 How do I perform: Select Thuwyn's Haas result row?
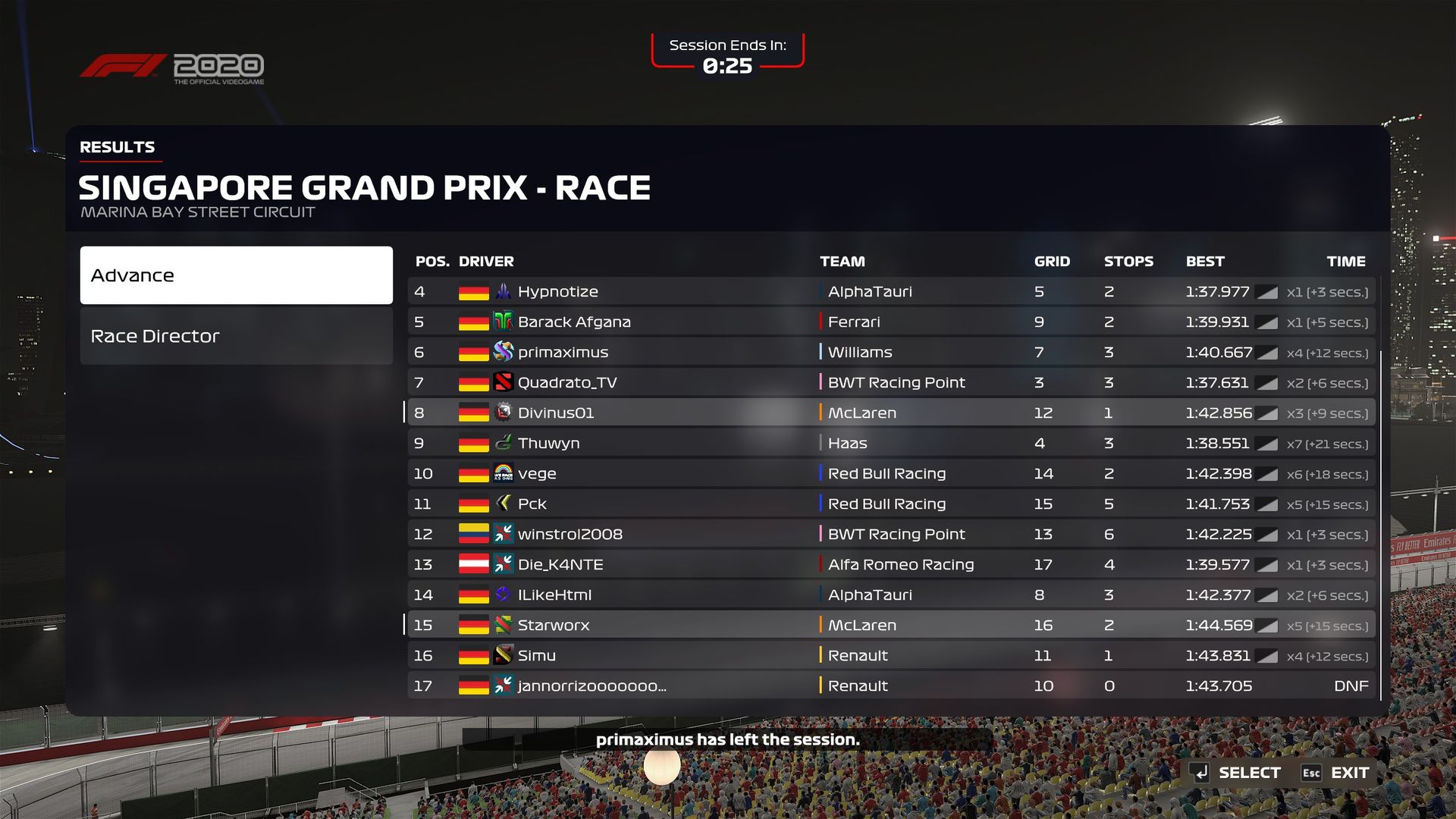(891, 443)
